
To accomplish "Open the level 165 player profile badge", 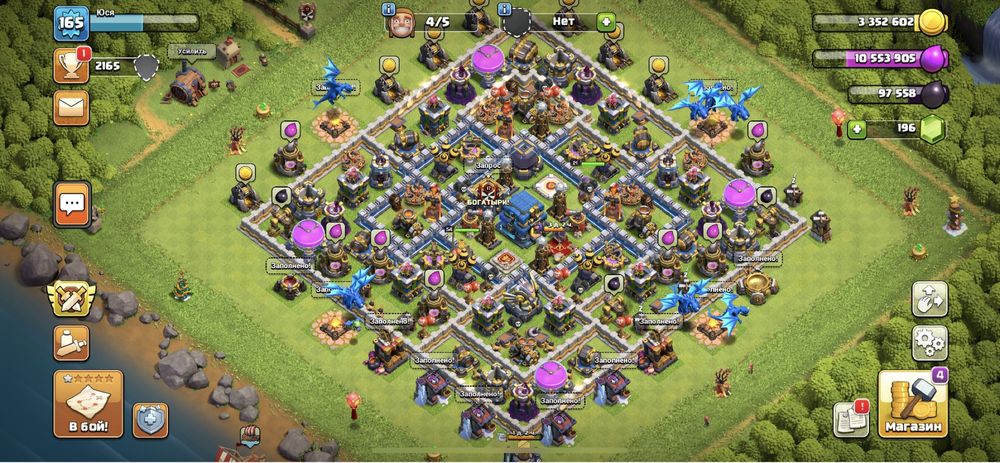I will tap(71, 23).
